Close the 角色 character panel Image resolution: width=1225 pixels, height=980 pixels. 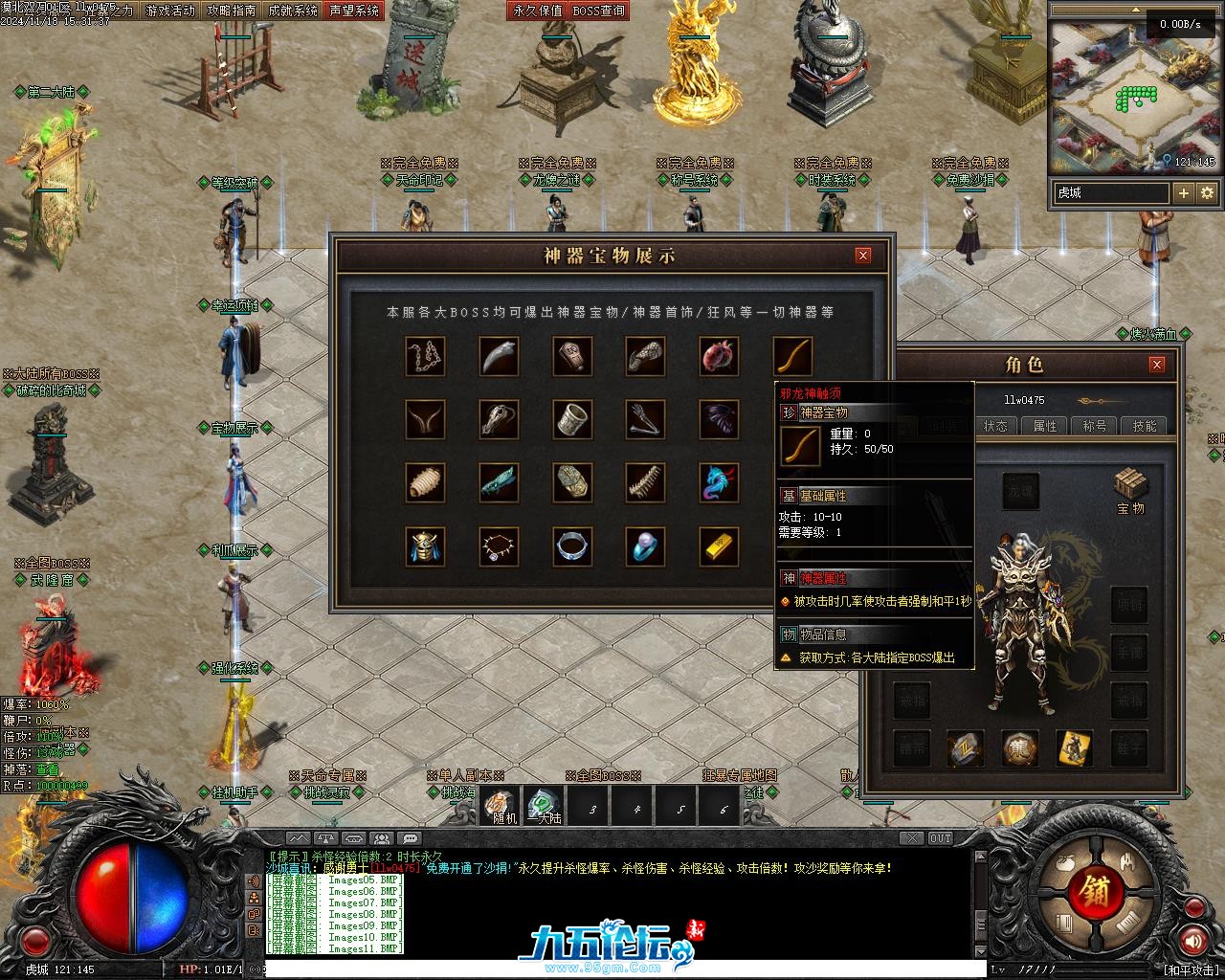pyautogui.click(x=1157, y=365)
